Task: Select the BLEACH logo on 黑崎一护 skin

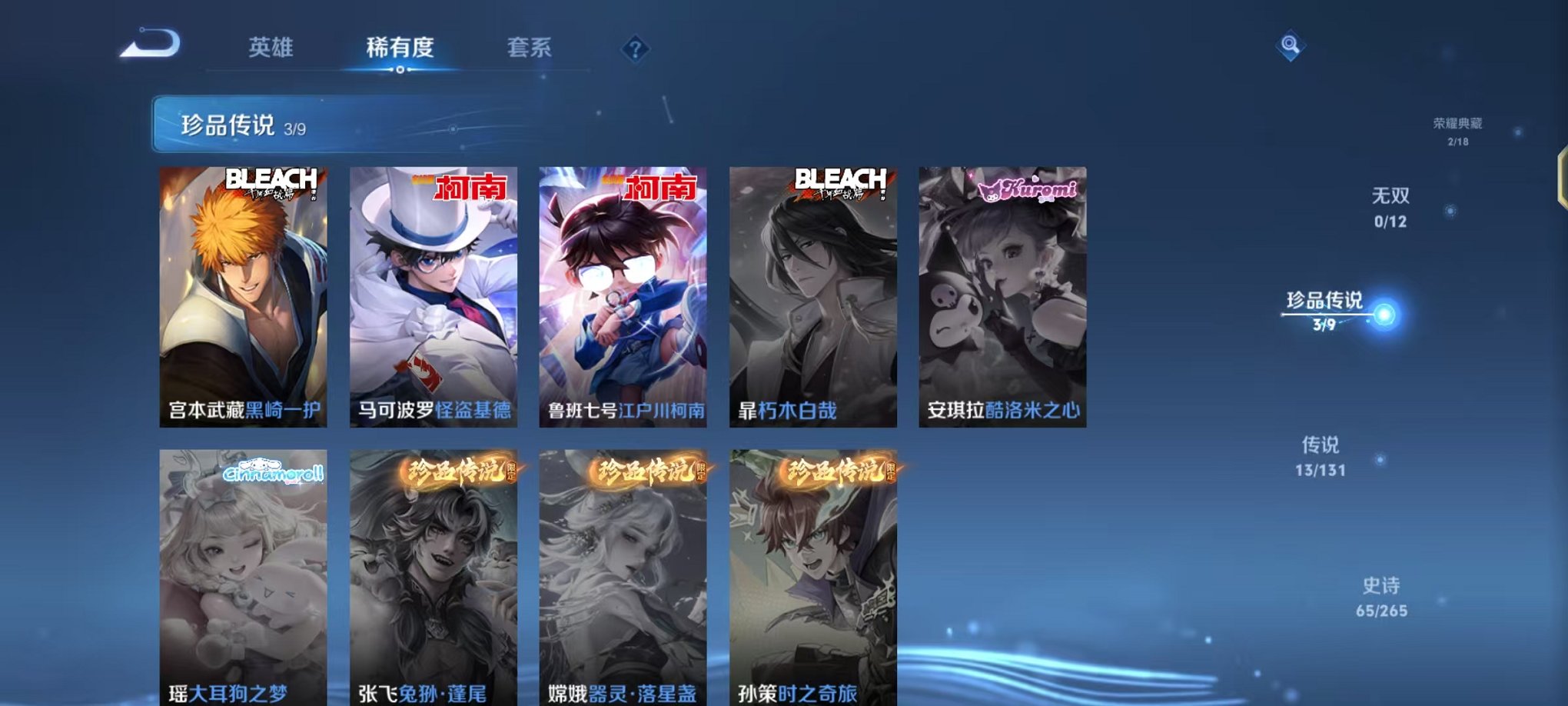Action: tap(273, 183)
